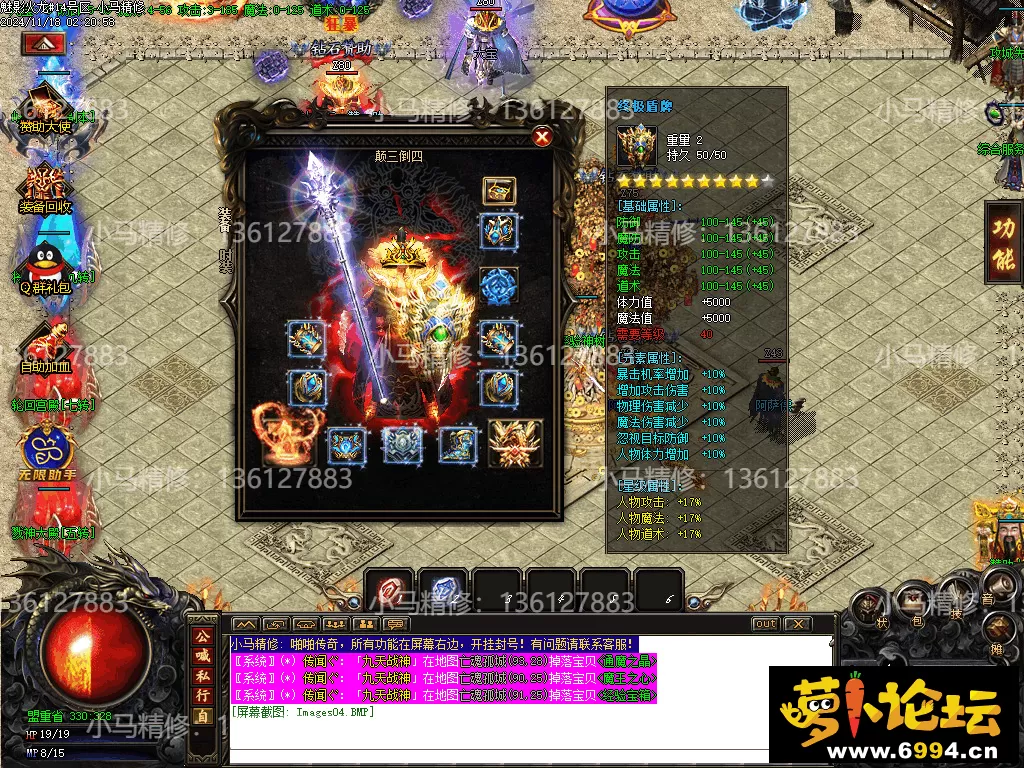Open 装备回收 equipment recycling

pos(44,183)
